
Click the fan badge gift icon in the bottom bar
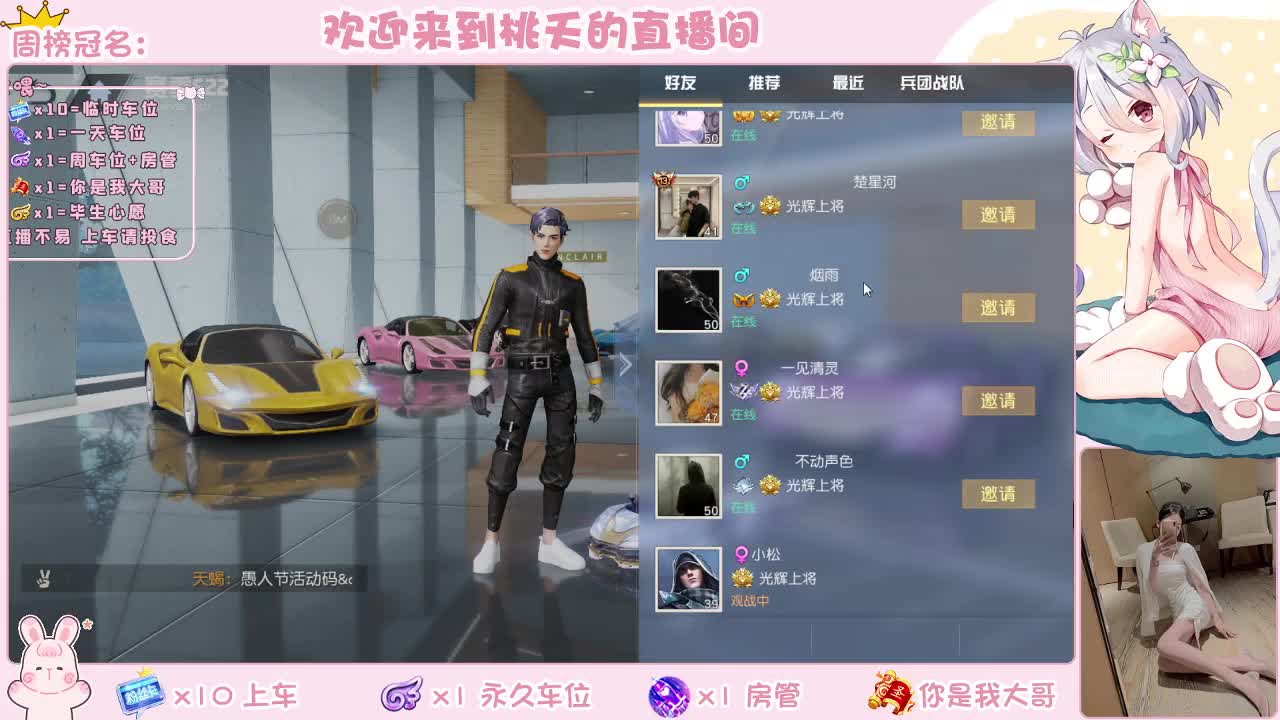tap(140, 691)
